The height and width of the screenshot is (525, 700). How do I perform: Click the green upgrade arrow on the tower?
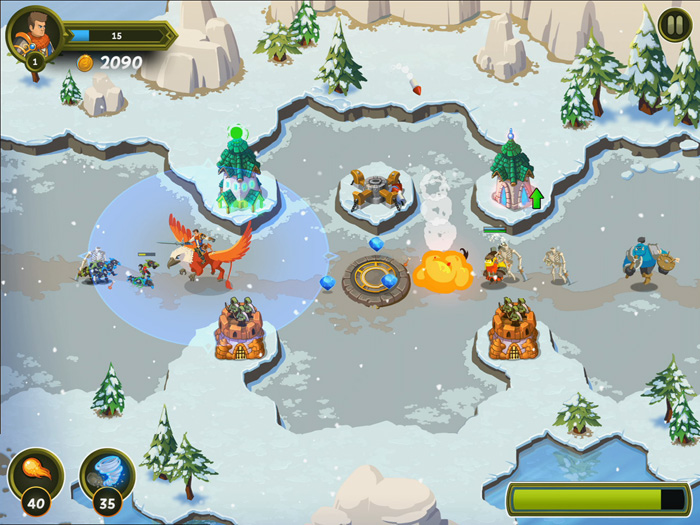click(x=536, y=198)
